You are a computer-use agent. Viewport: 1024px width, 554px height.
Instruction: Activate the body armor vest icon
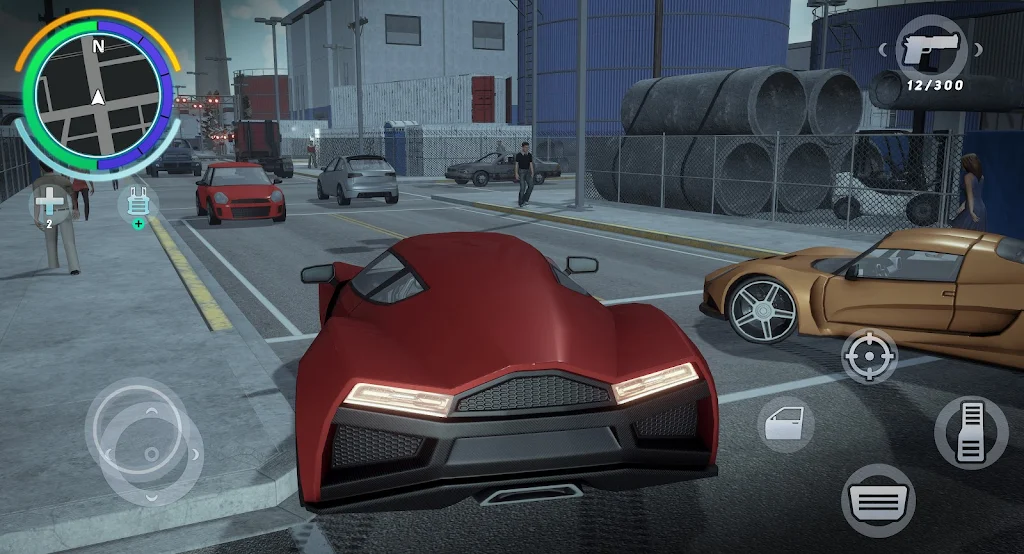(137, 203)
